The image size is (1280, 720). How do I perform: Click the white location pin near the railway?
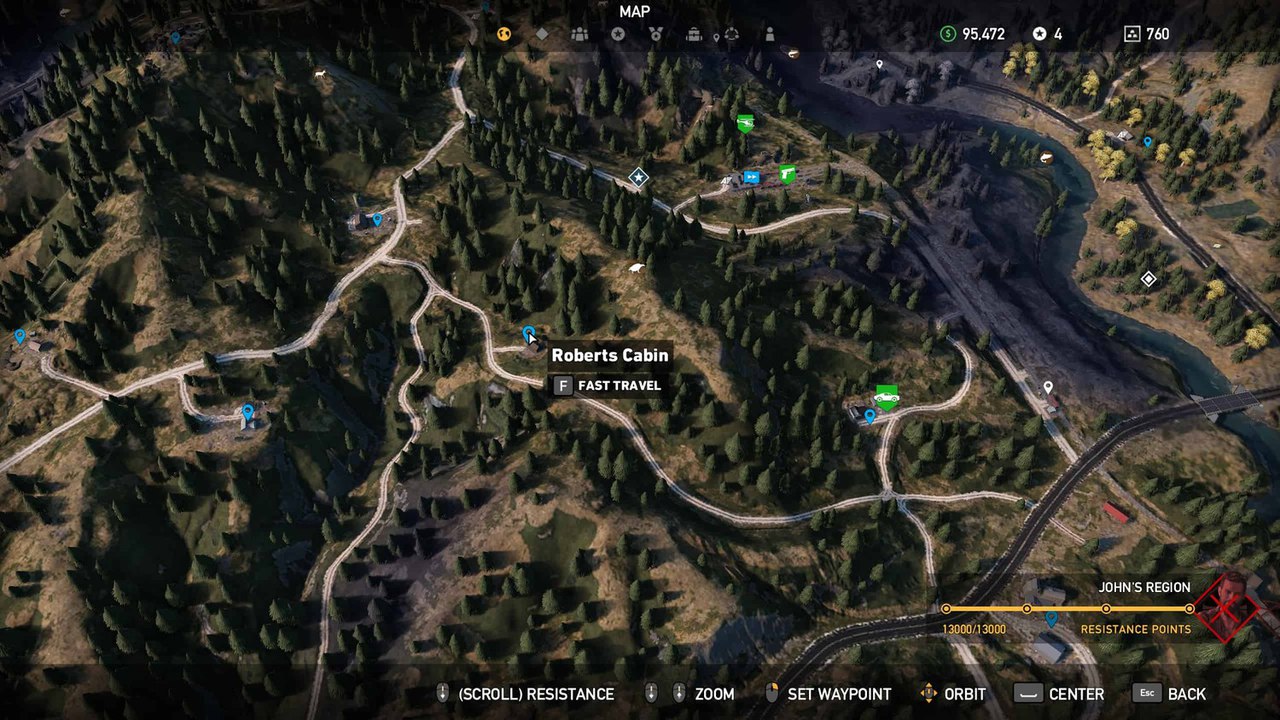(1048, 387)
